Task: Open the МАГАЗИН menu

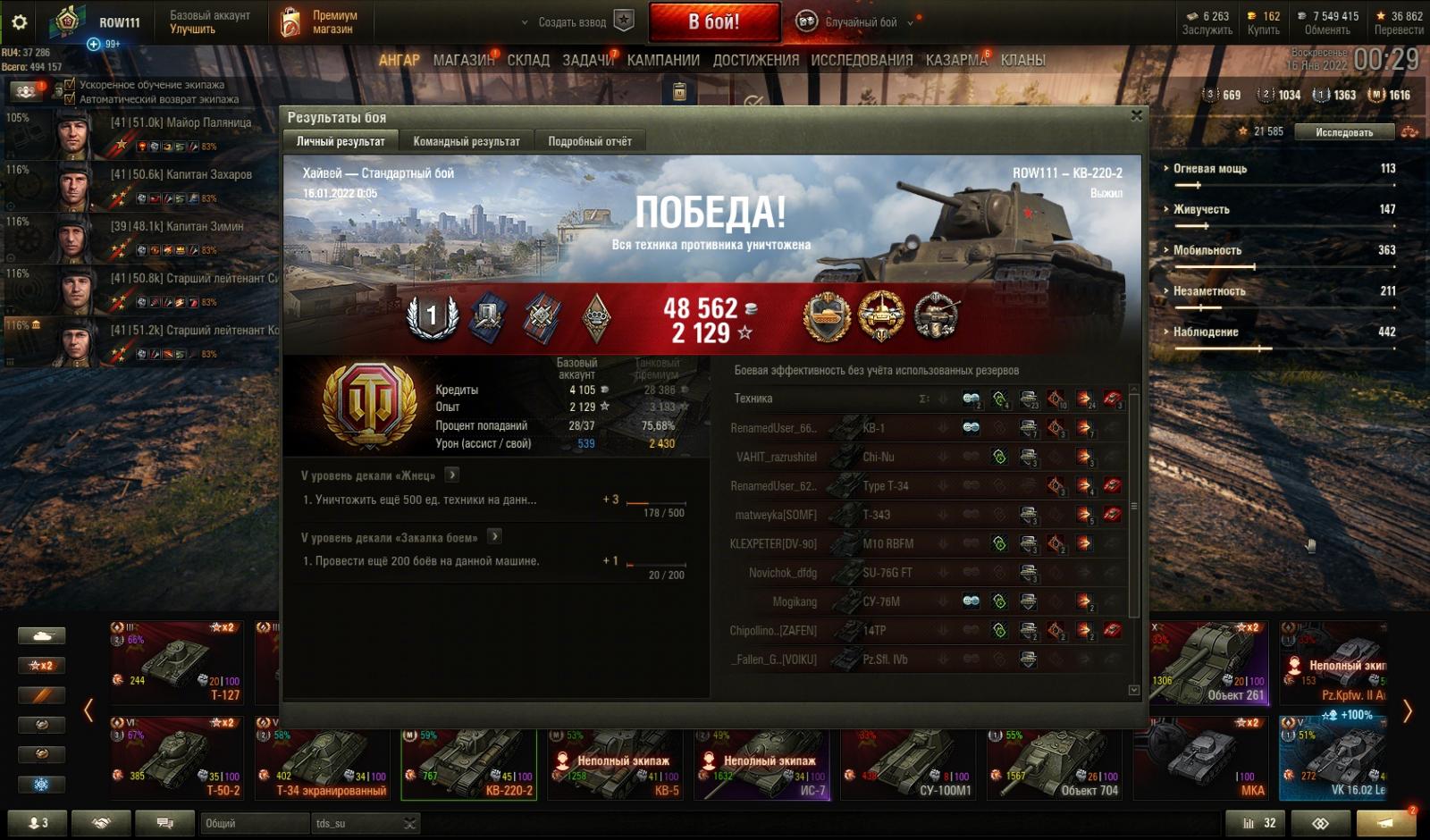Action: [463, 60]
